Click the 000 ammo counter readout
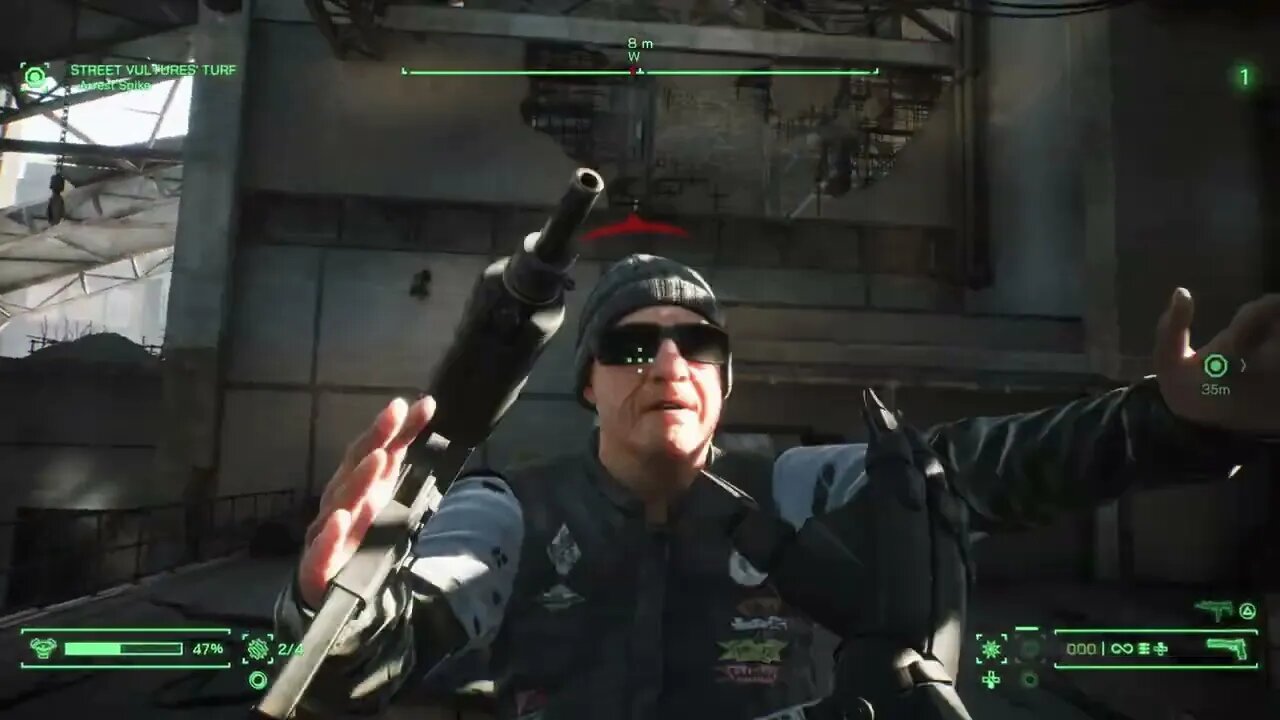 [x=1082, y=649]
